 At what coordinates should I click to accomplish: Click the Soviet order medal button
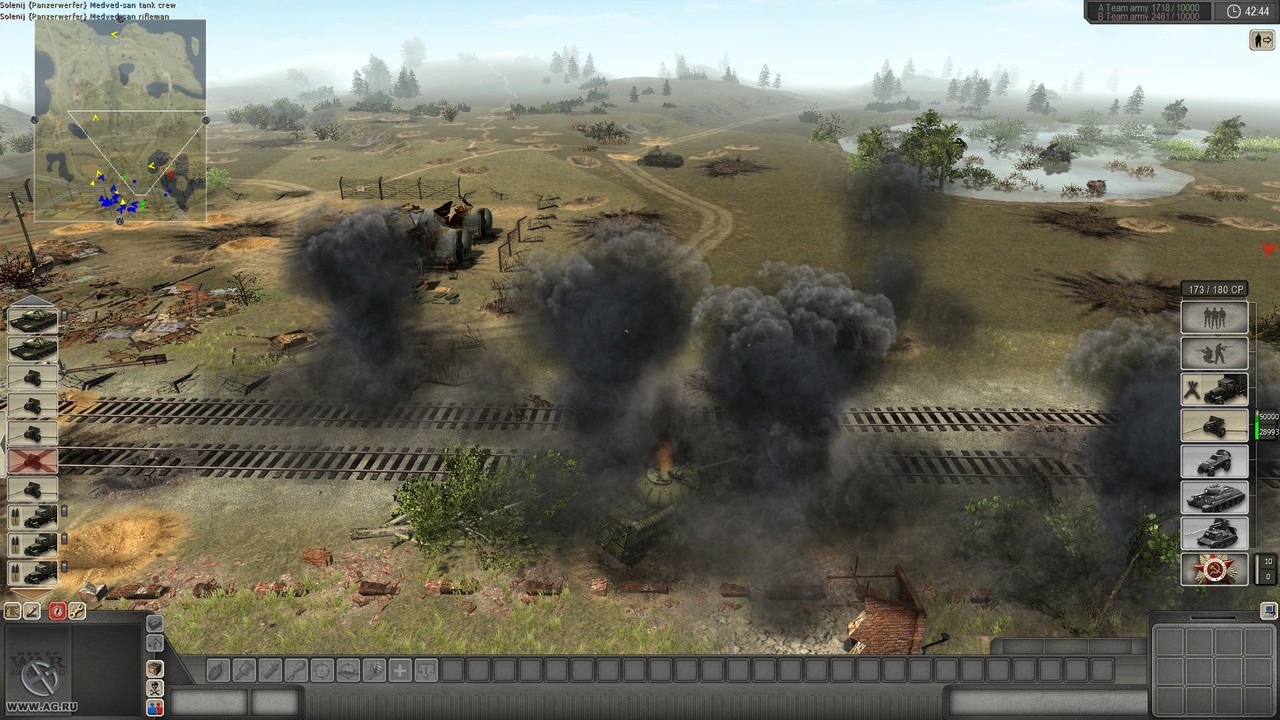[x=1215, y=569]
